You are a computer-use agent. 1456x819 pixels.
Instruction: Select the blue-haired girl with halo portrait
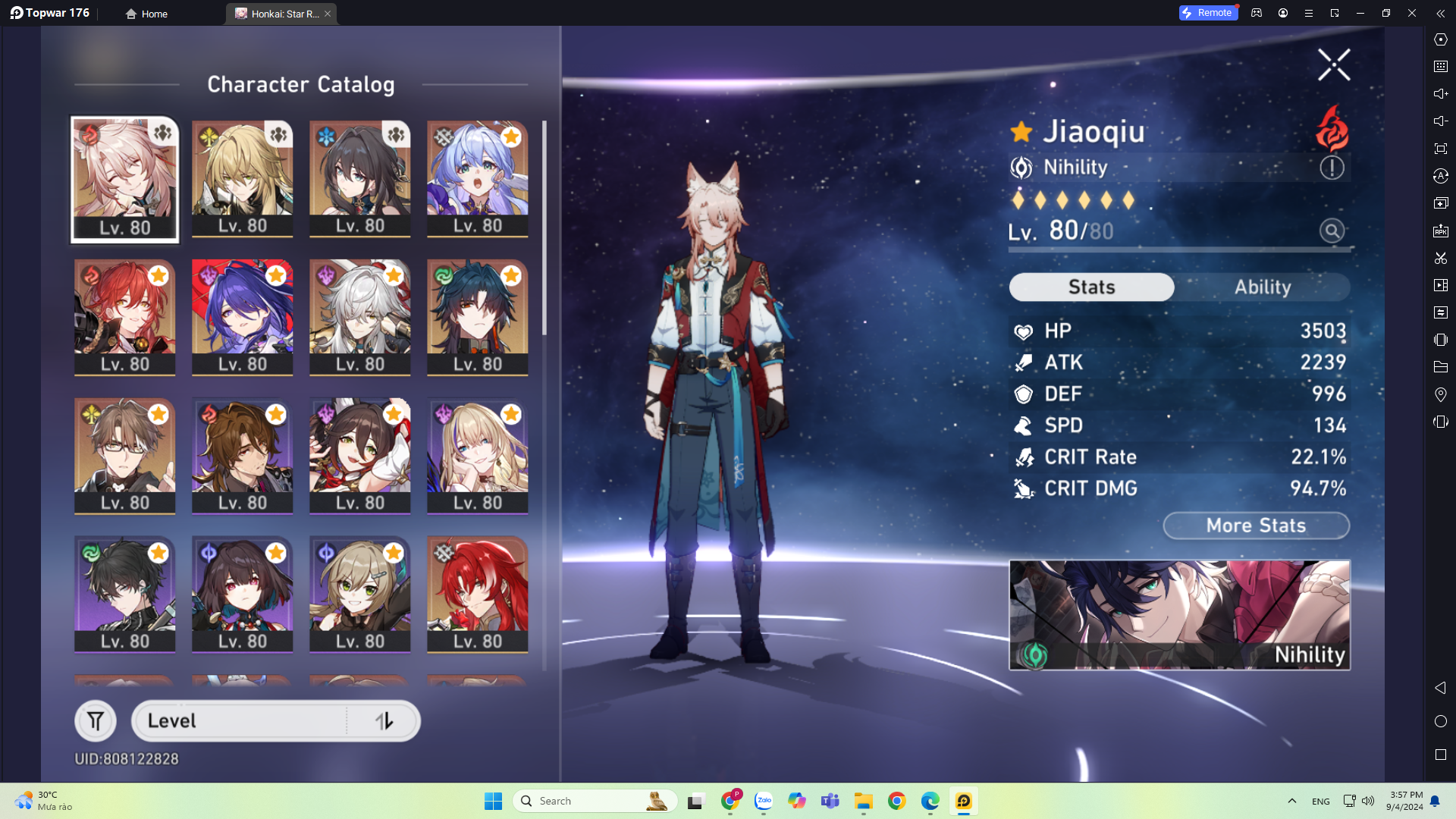point(477,179)
